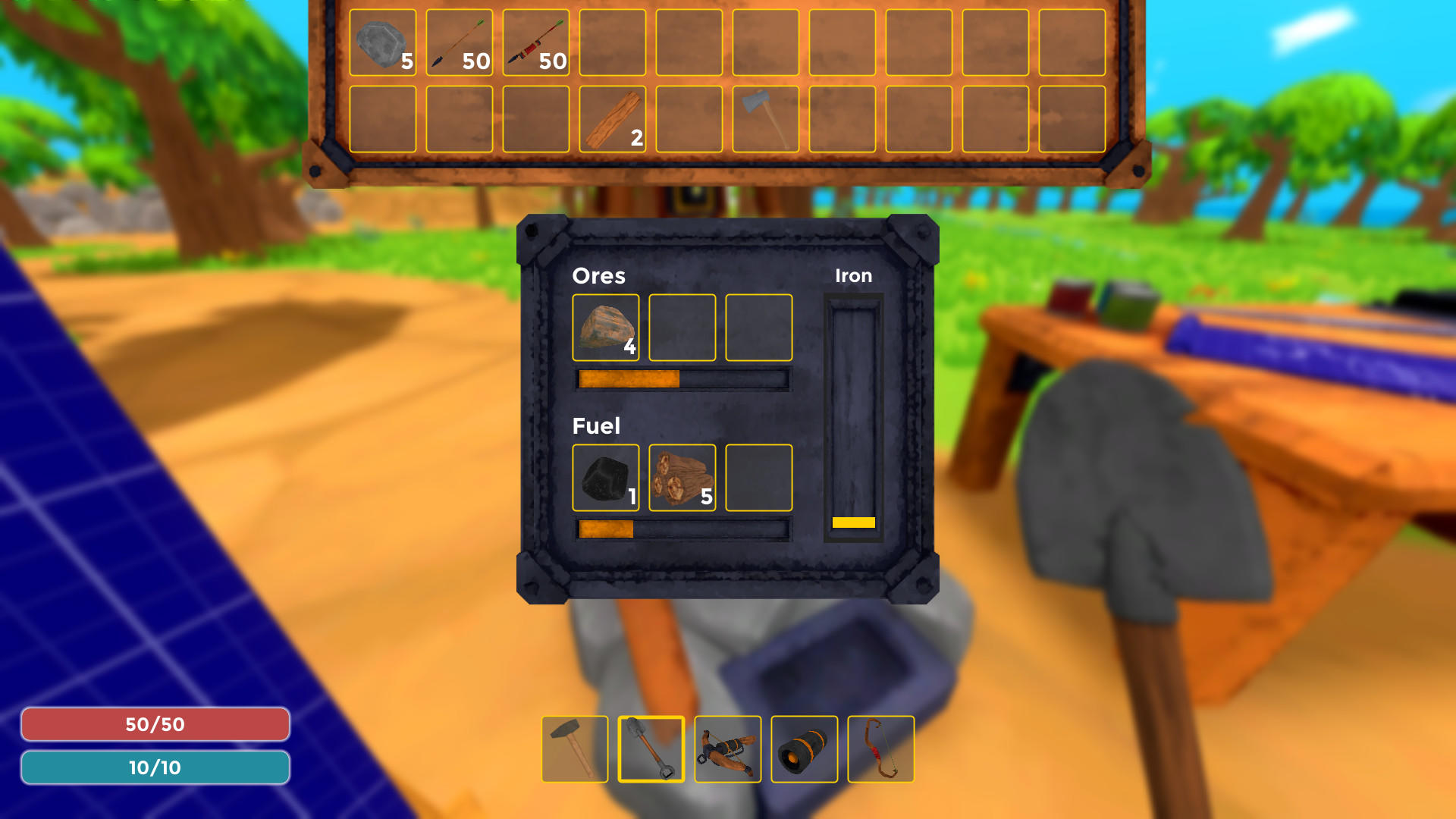Image resolution: width=1456 pixels, height=819 pixels.
Task: Click the blue 10/10 stamina bar
Action: [x=155, y=767]
